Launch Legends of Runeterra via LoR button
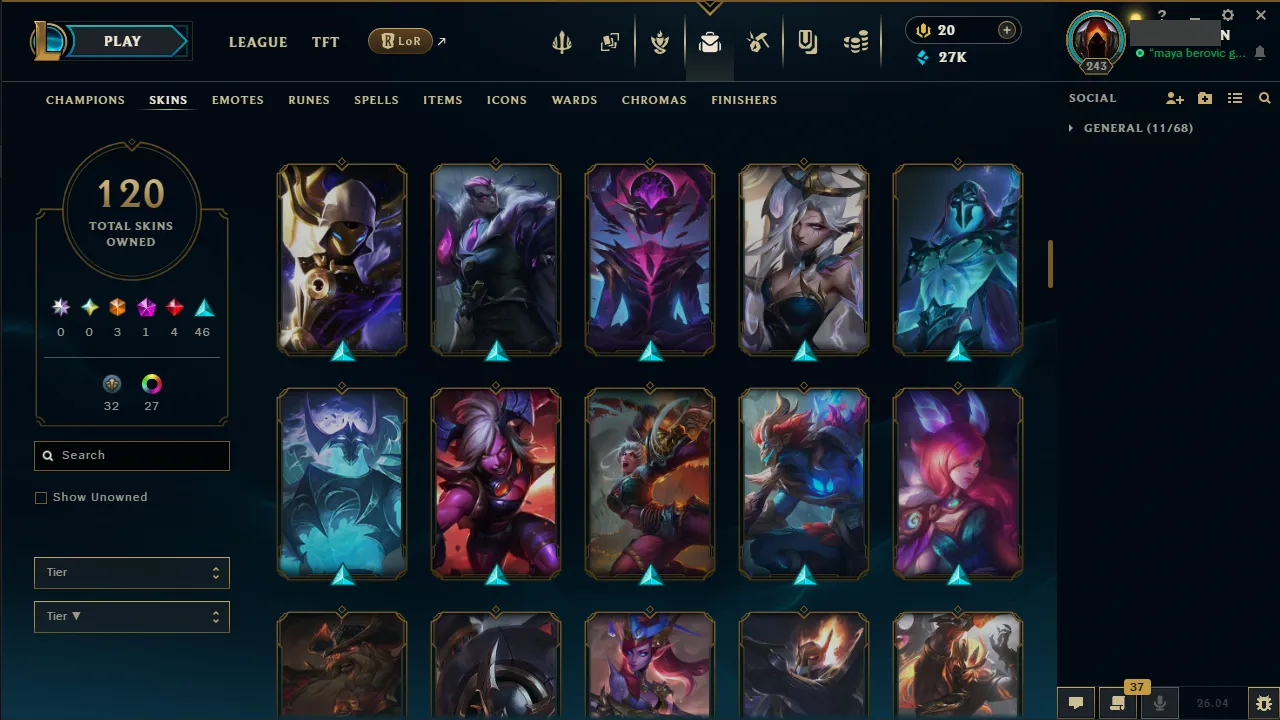The image size is (1280, 720). coord(400,41)
